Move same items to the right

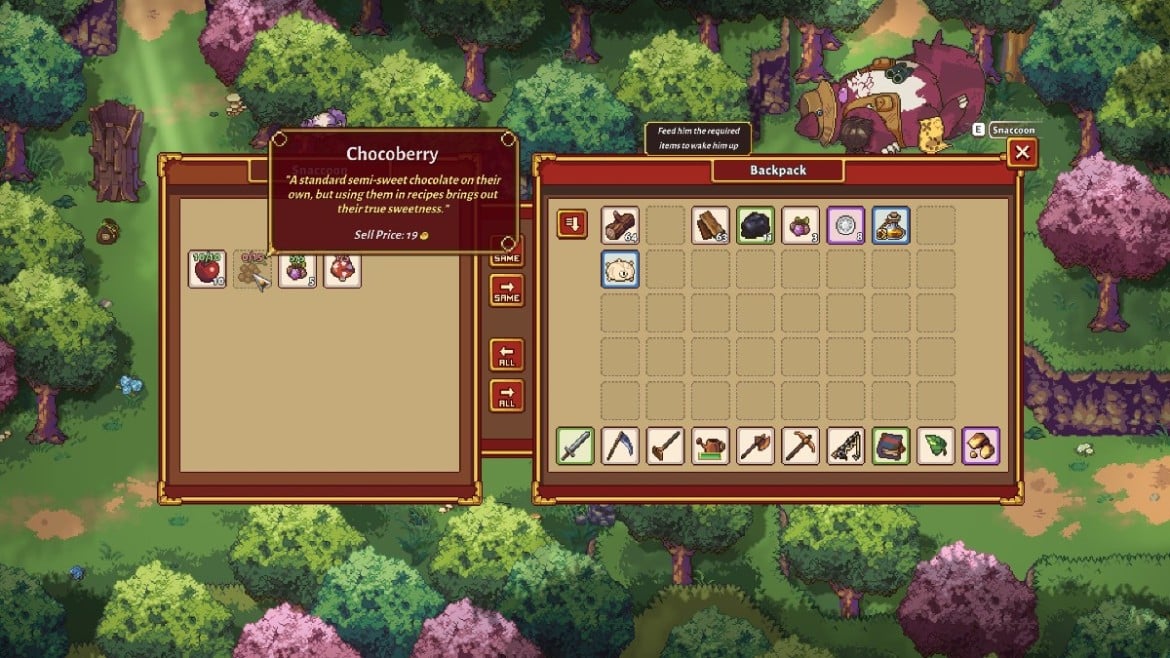tap(507, 290)
